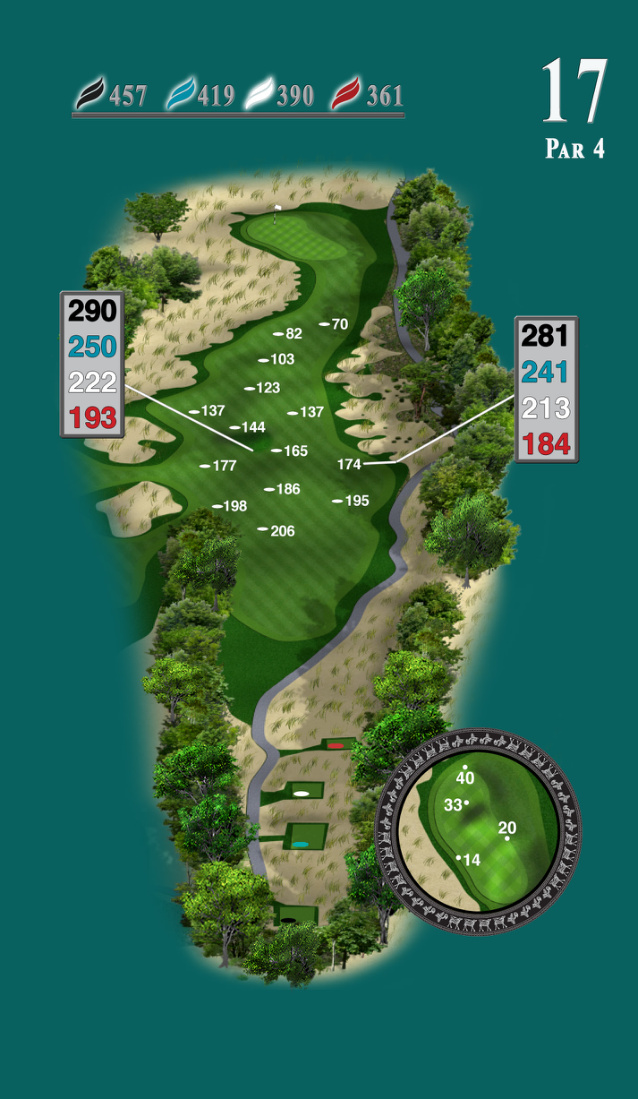Select the black feather tee marker
This screenshot has width=638, height=1099.
coord(90,94)
